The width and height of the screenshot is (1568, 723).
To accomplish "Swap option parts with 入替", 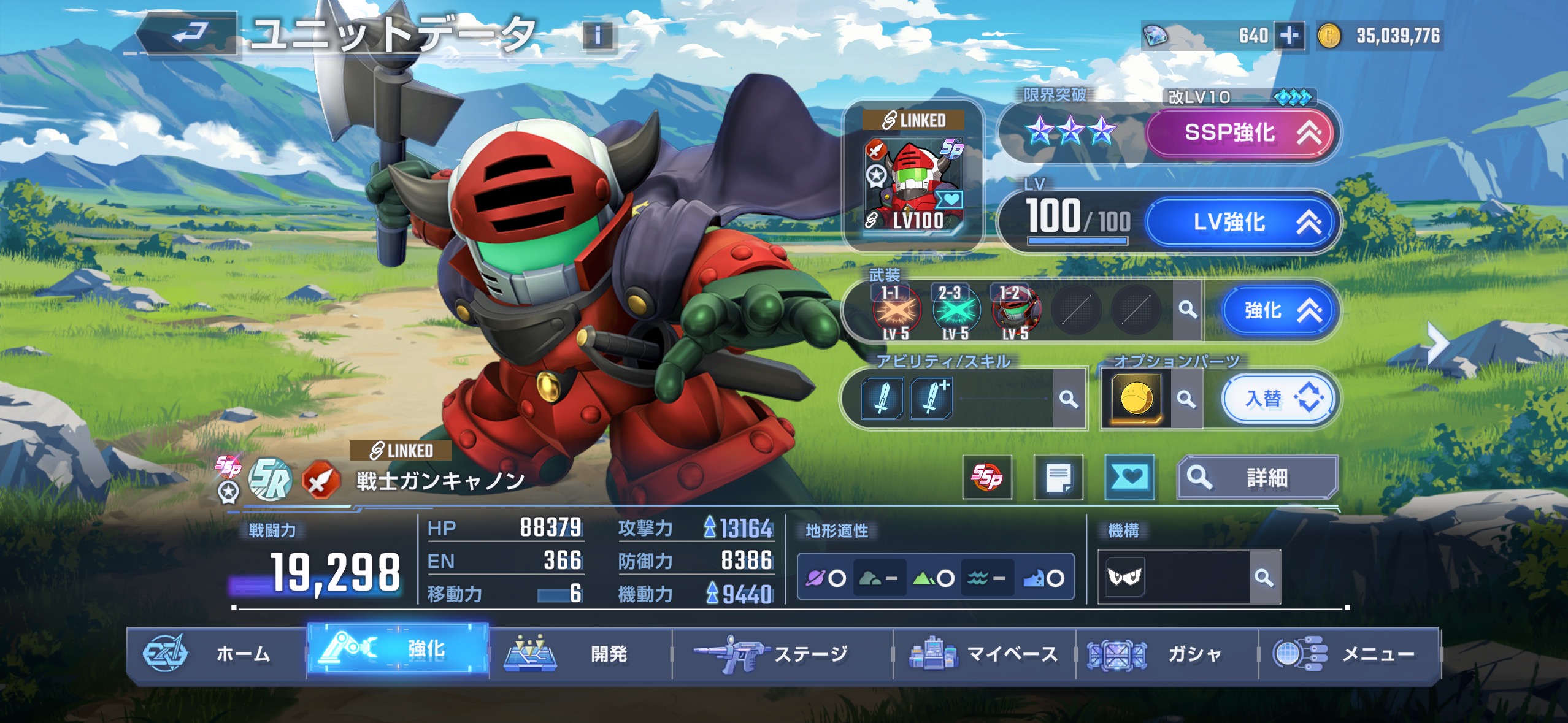I will click(x=1279, y=399).
